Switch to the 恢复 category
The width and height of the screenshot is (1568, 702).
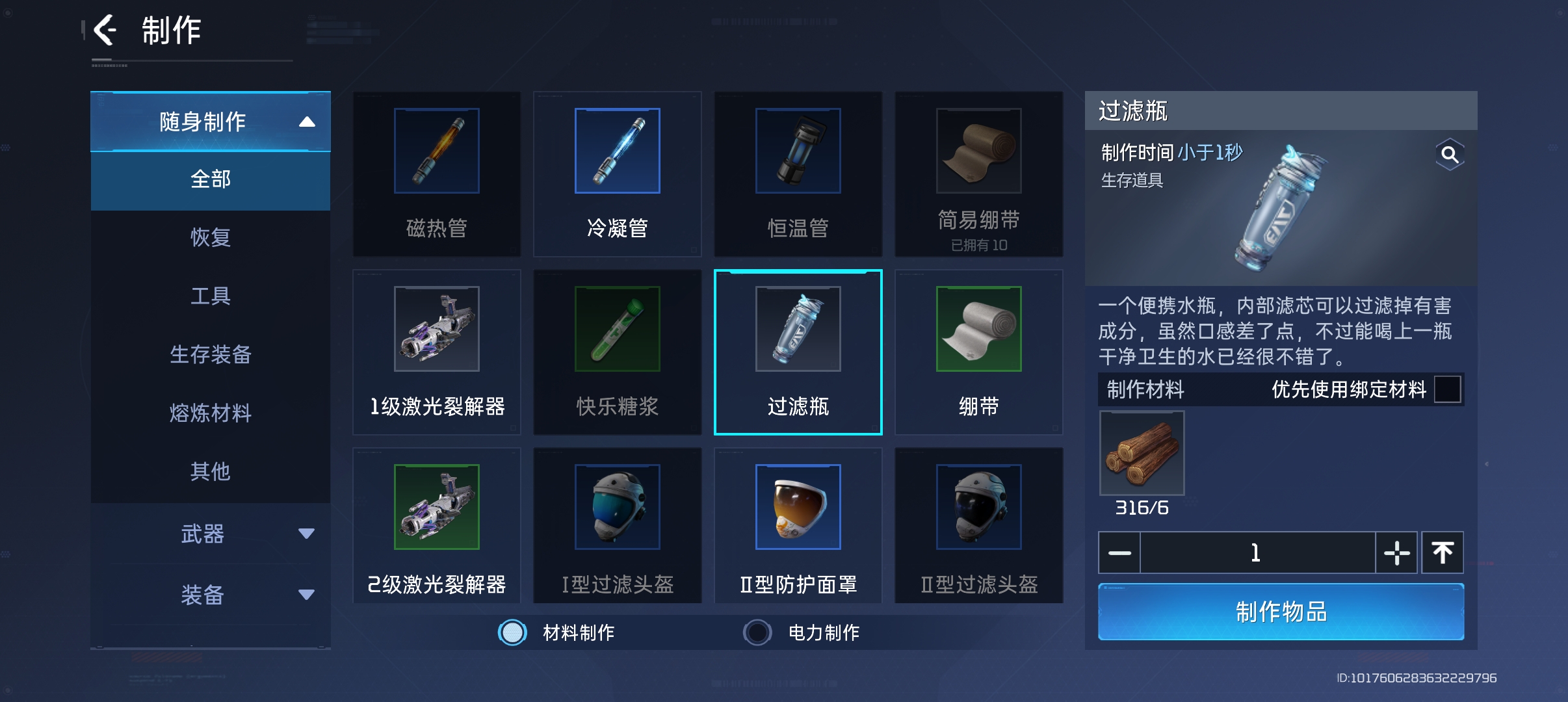point(210,237)
